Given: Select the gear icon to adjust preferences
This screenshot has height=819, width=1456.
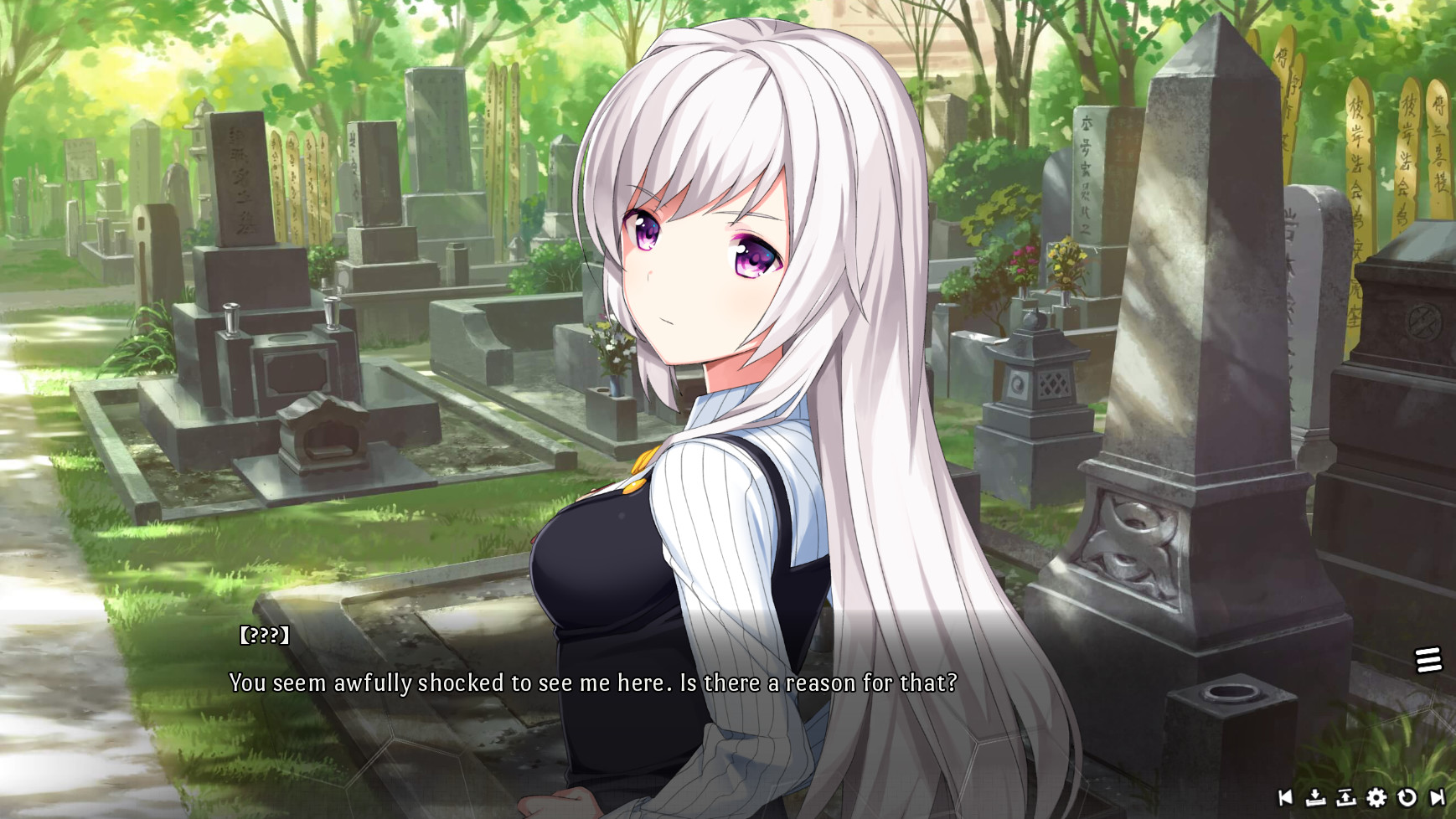Looking at the screenshot, I should [x=1376, y=798].
